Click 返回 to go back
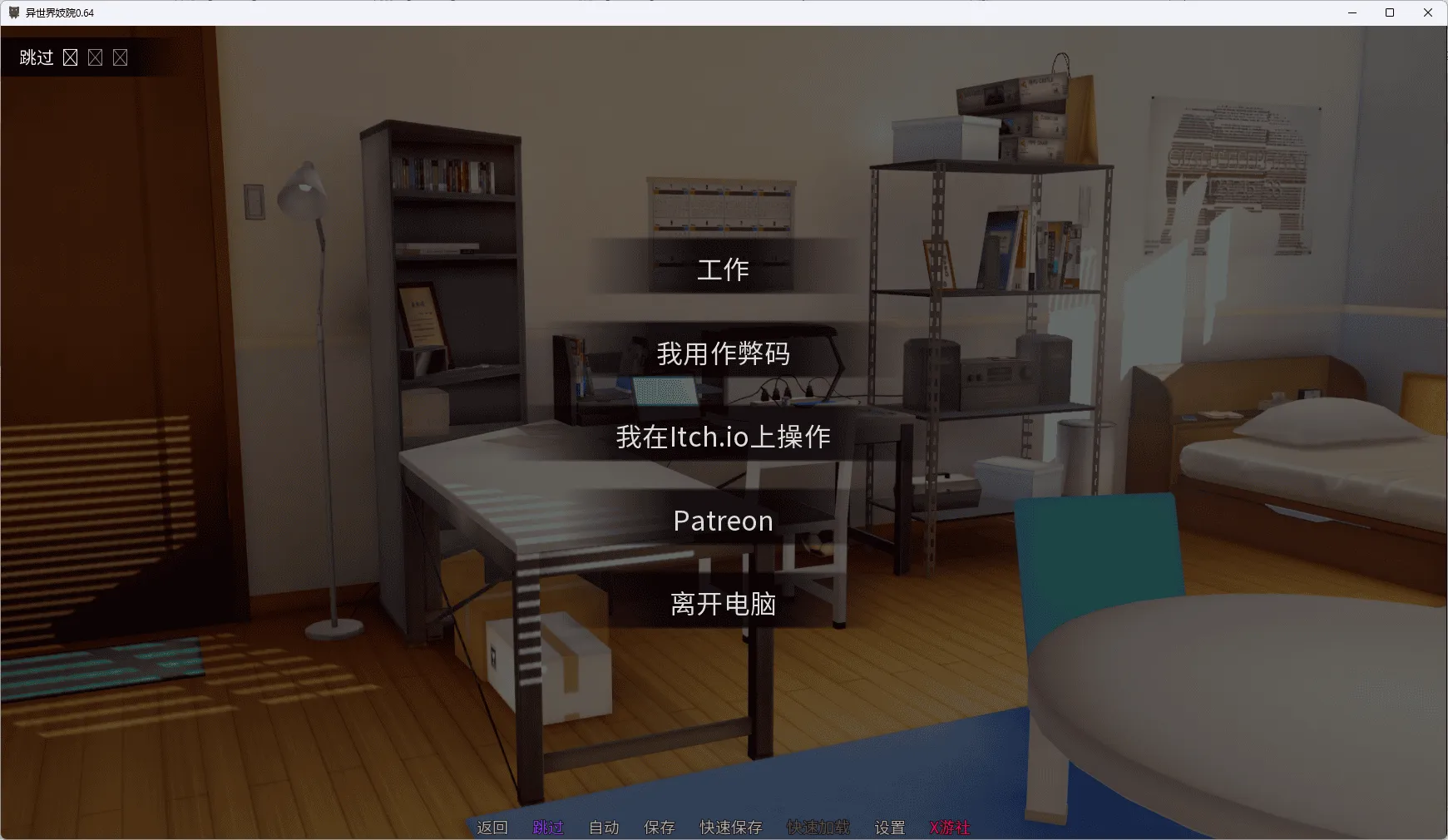 [492, 828]
